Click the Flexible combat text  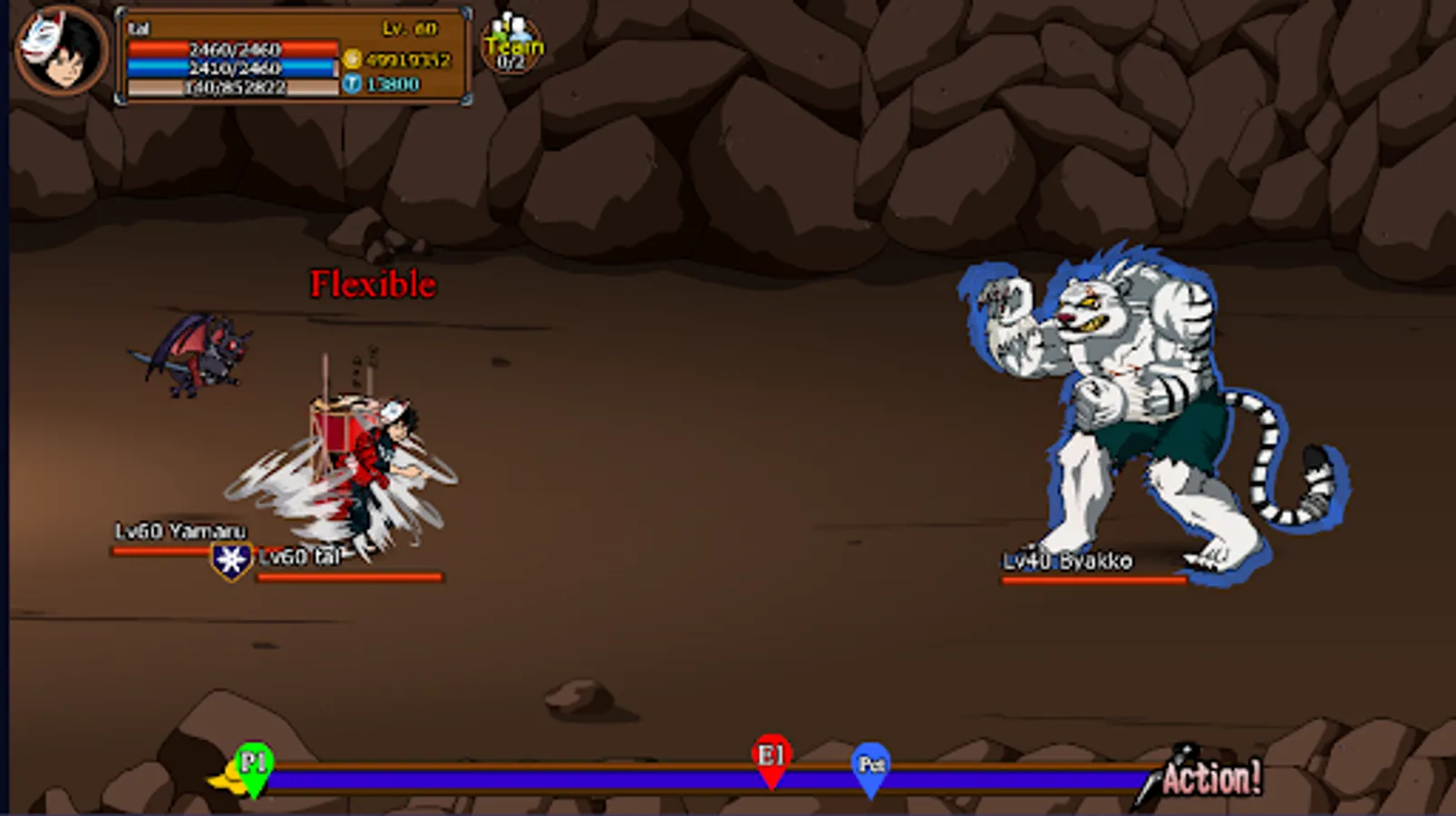pyautogui.click(x=373, y=284)
